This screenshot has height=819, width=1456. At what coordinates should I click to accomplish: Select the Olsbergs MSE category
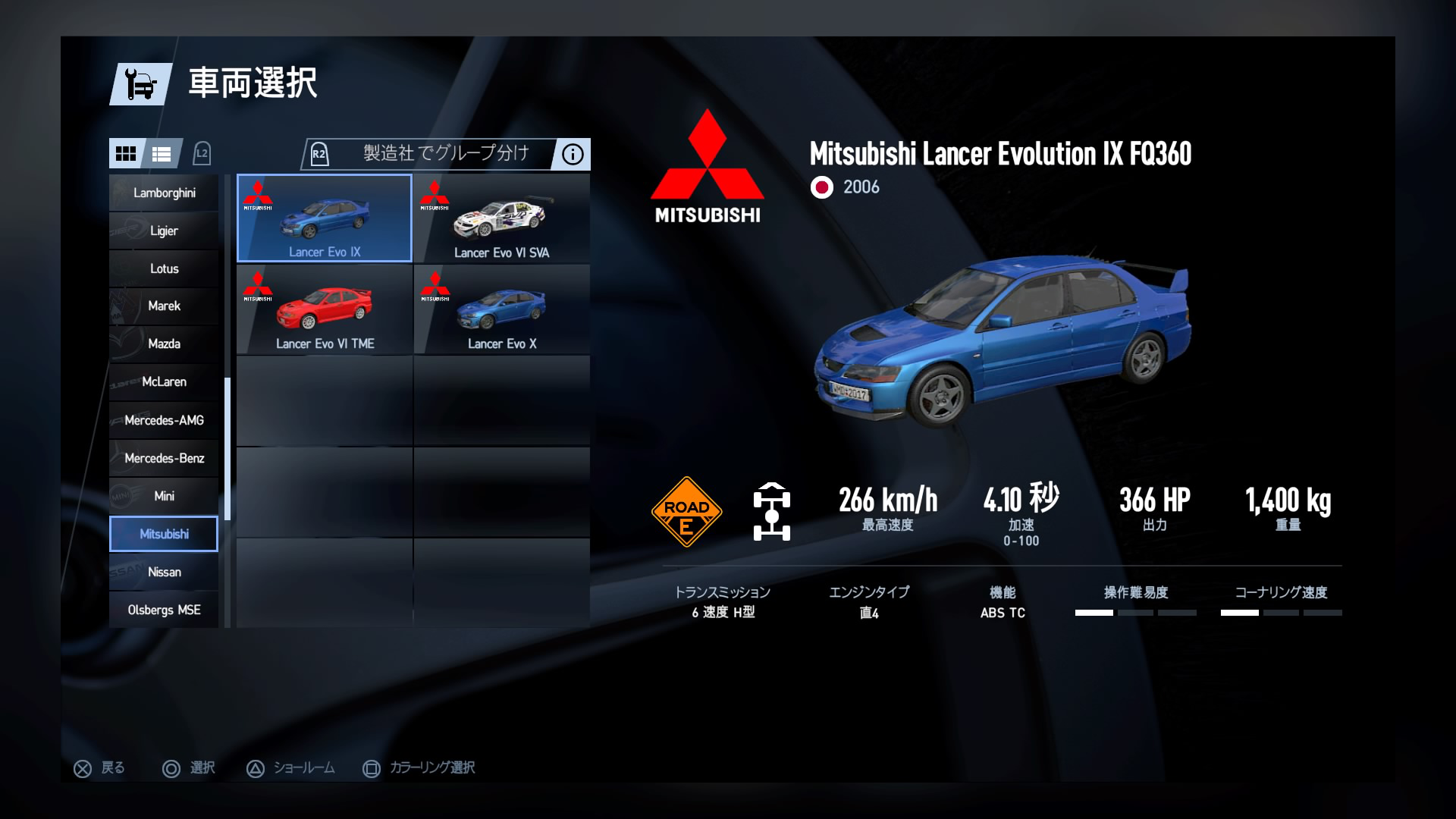click(x=163, y=609)
